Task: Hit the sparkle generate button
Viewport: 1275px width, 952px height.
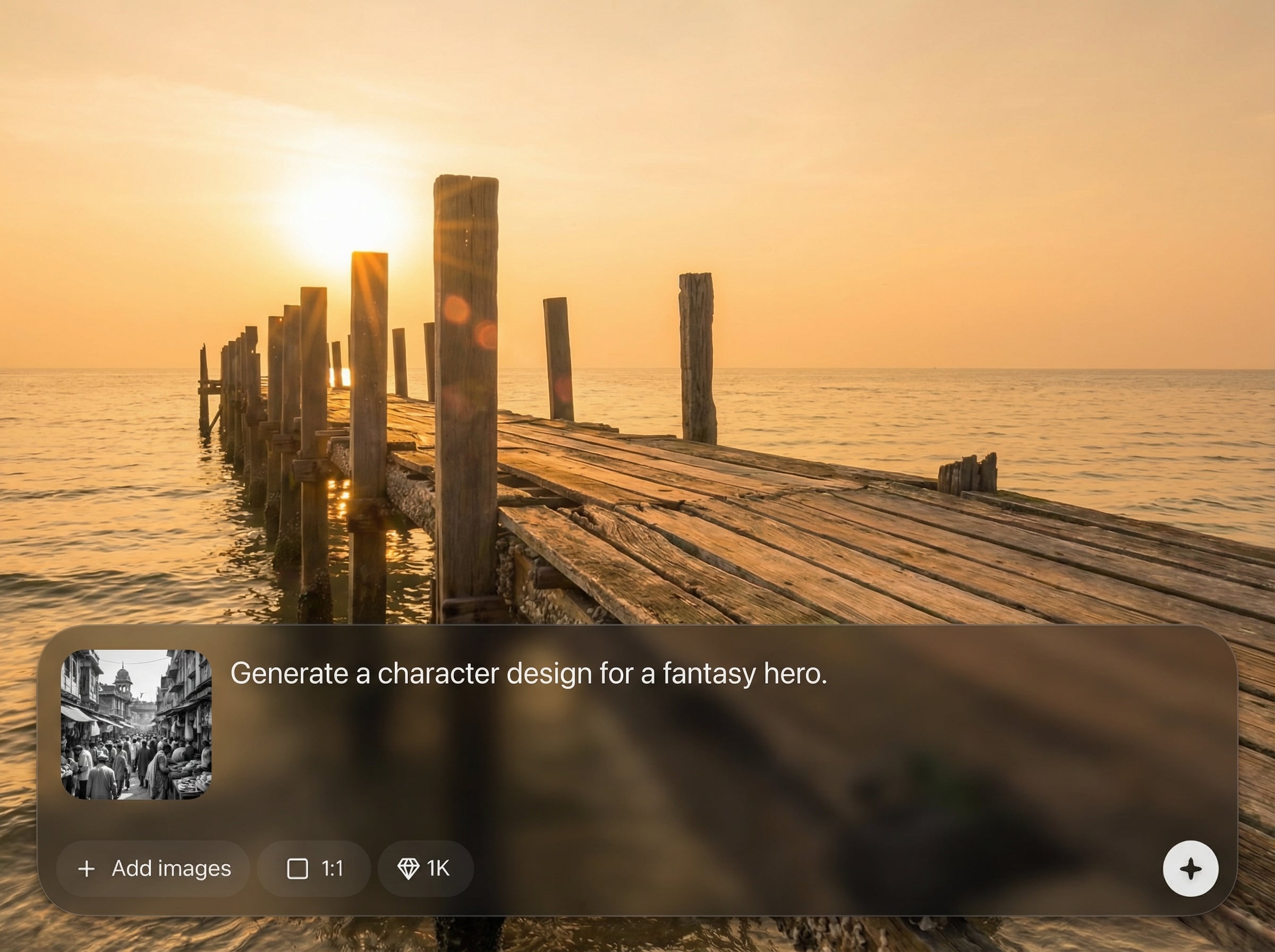Action: (x=1191, y=869)
